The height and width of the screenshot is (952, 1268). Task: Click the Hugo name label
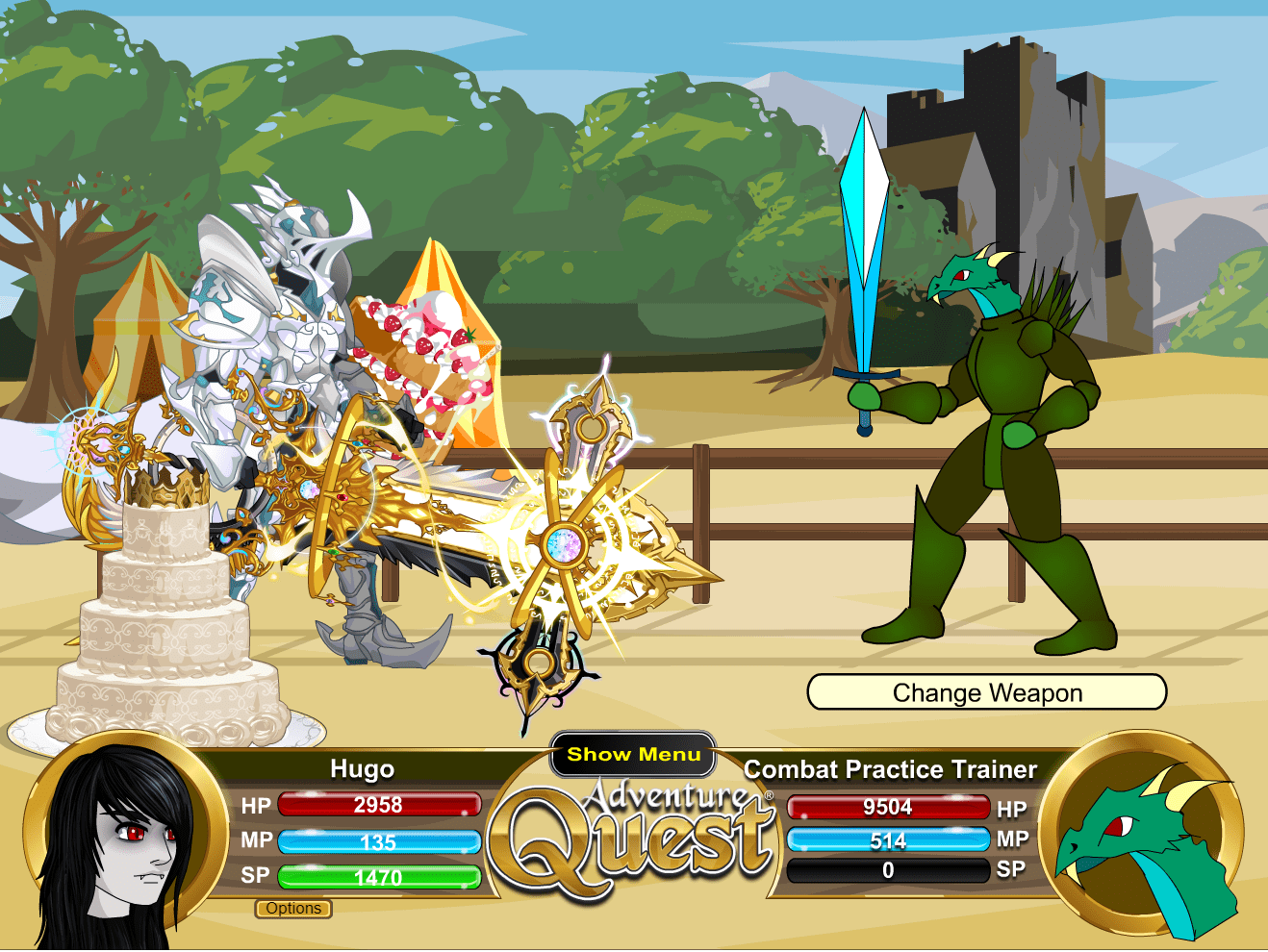point(364,769)
